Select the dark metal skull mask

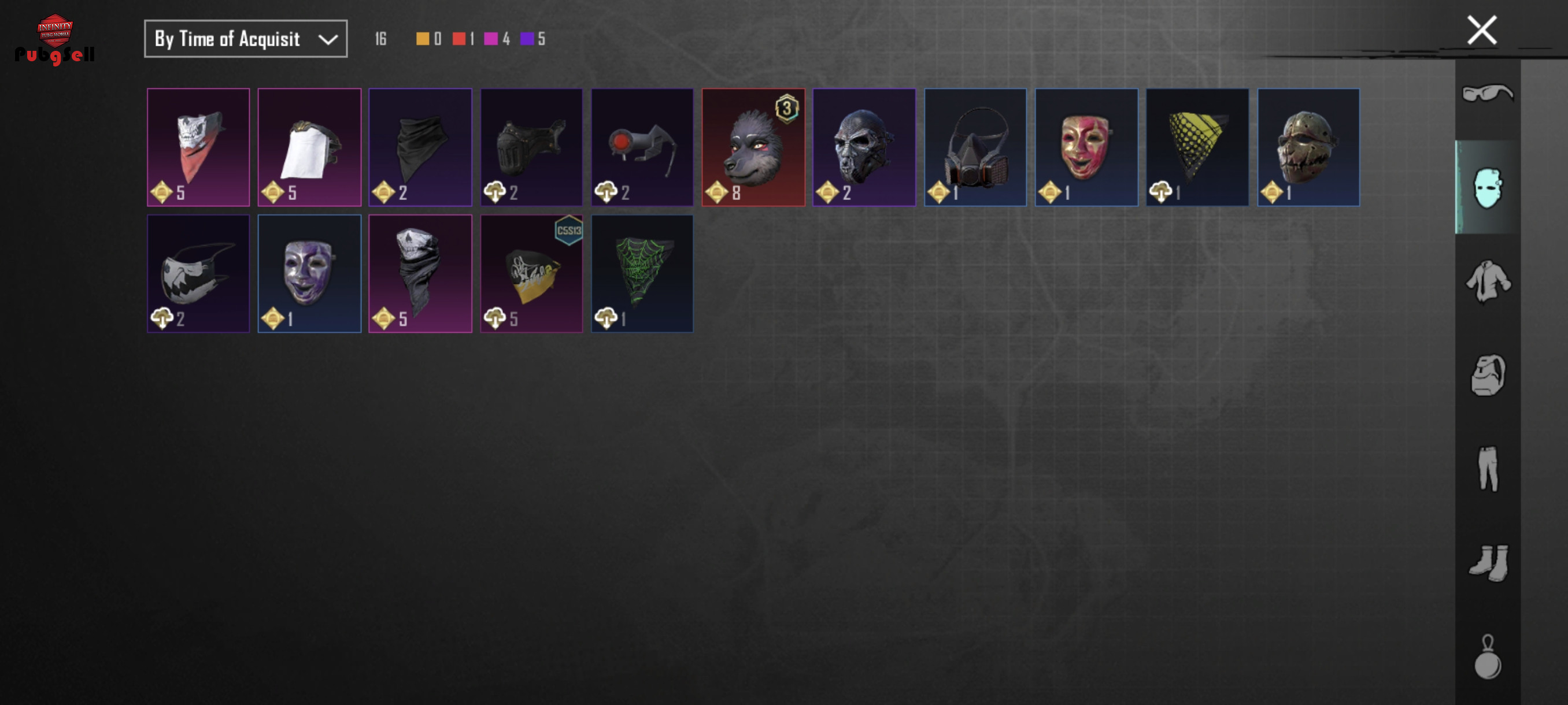pos(864,147)
